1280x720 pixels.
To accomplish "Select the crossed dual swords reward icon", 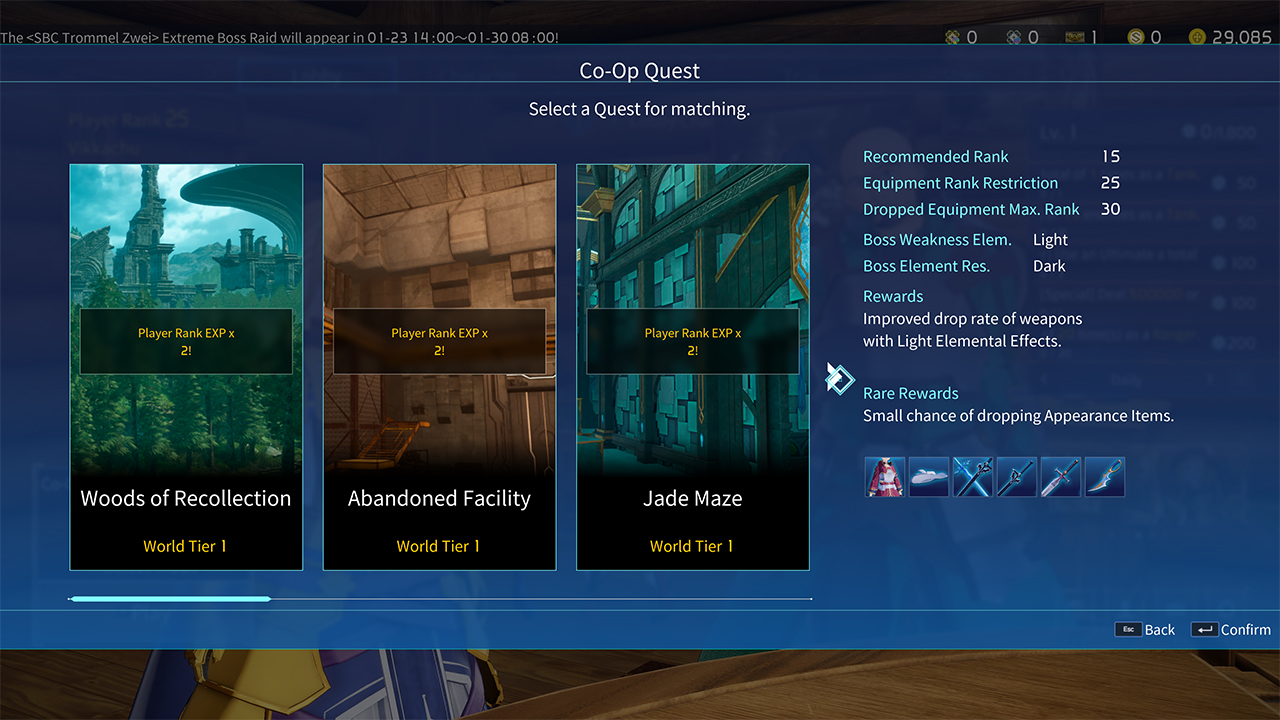I will click(x=973, y=477).
